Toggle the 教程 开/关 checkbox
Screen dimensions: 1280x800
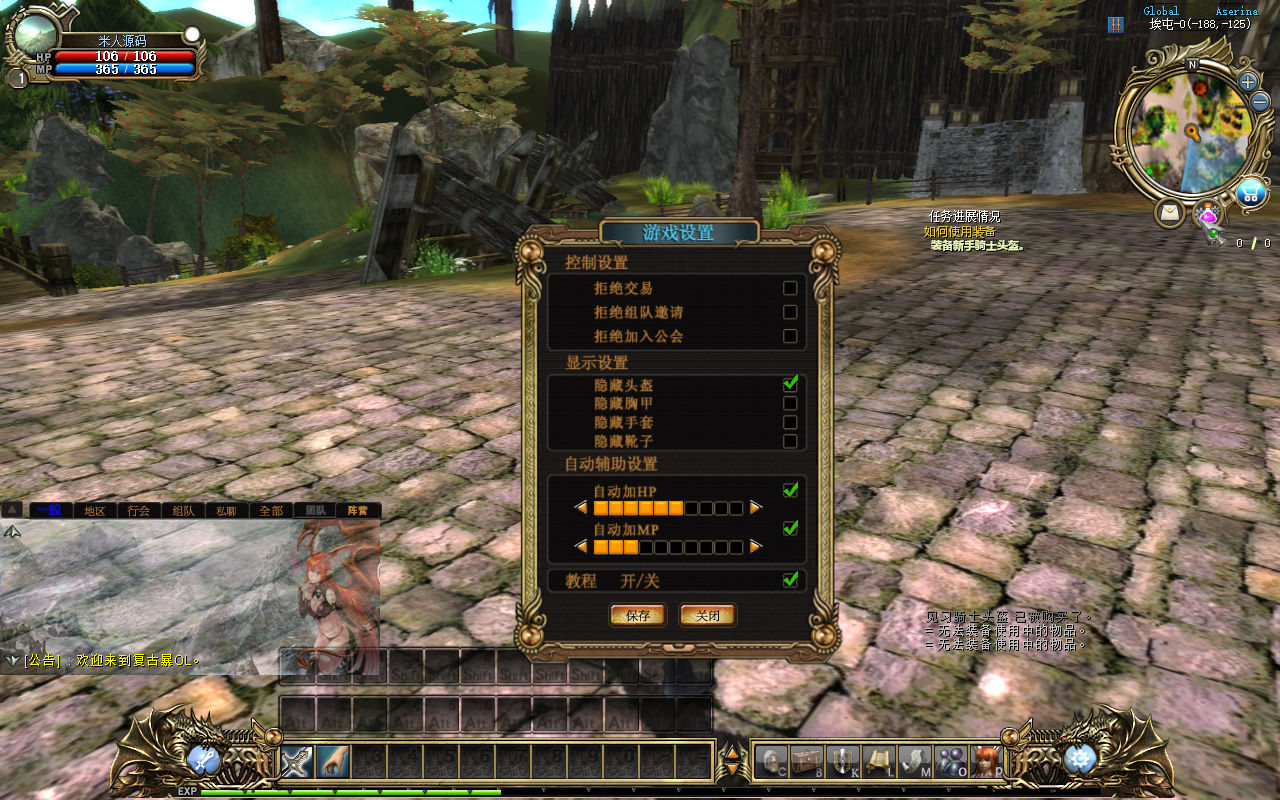coord(790,580)
